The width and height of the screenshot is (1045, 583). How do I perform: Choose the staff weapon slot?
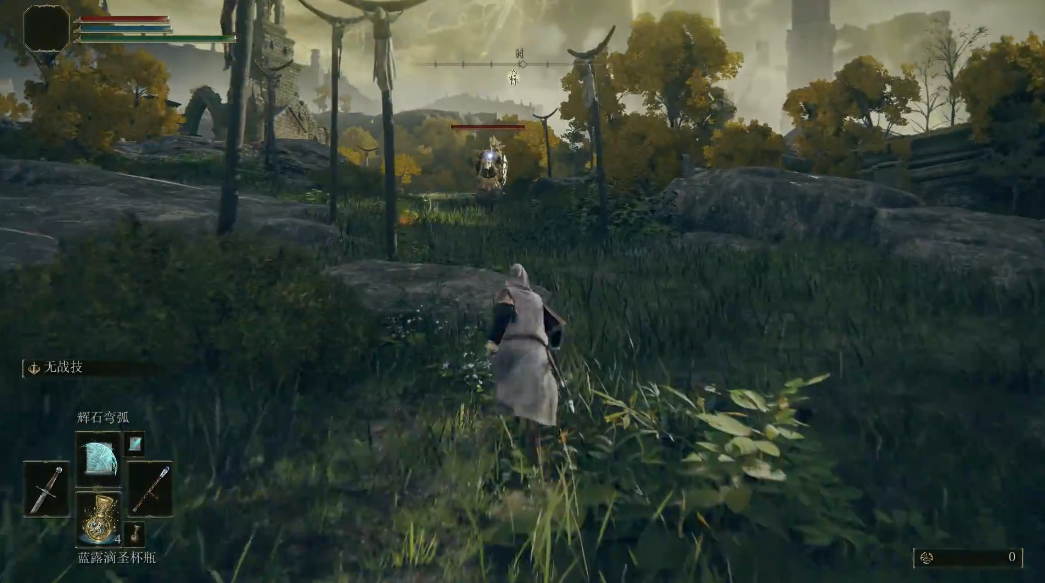pyautogui.click(x=150, y=488)
